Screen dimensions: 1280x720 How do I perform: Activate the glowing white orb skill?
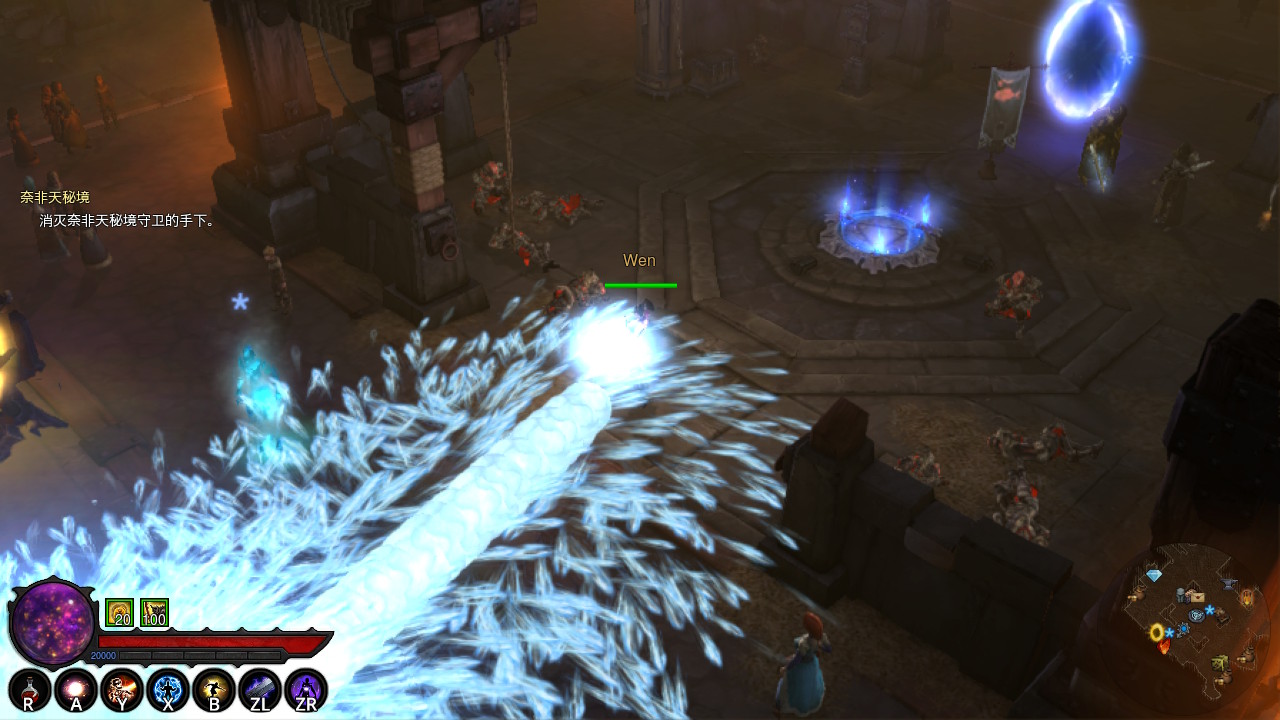[74, 689]
